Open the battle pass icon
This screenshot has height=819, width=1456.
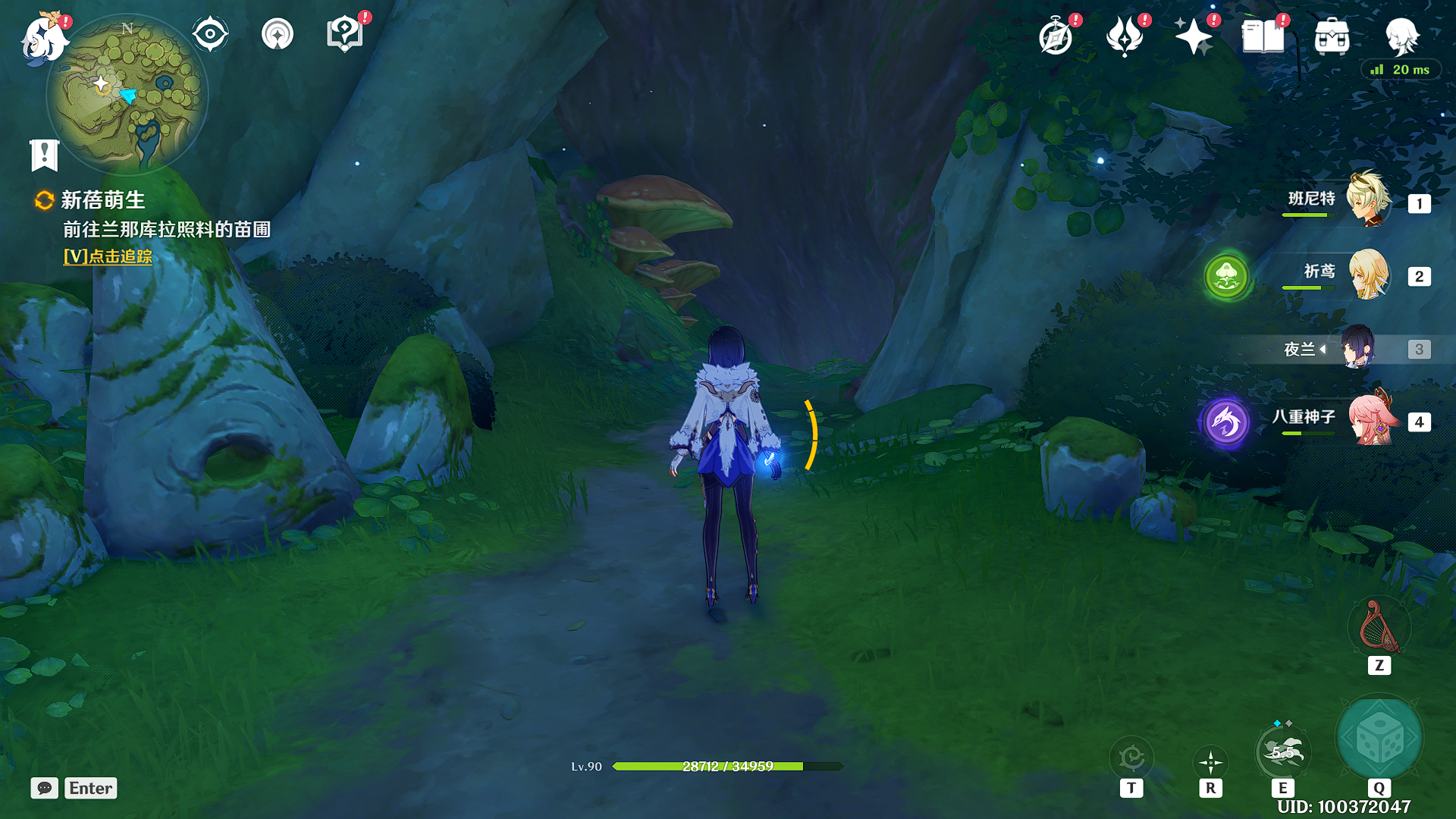click(1125, 36)
